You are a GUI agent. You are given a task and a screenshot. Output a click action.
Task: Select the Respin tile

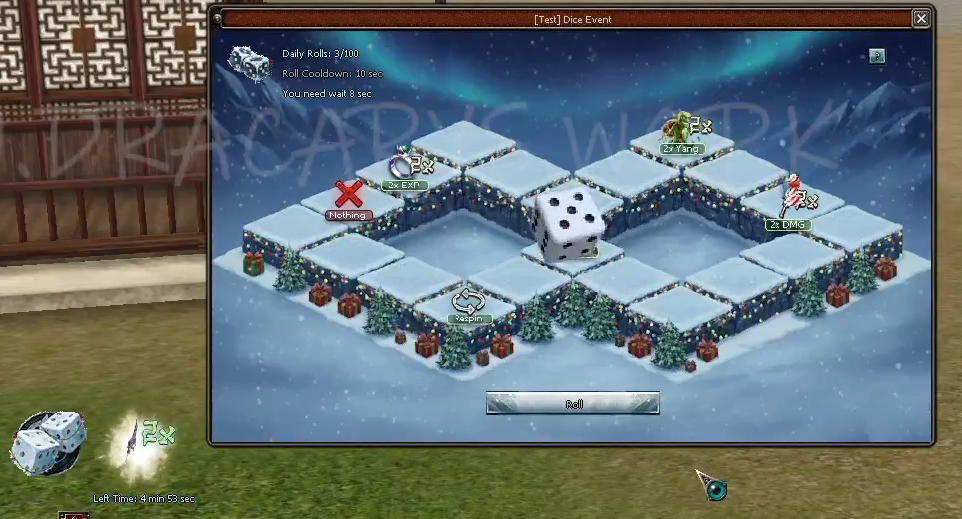click(468, 304)
